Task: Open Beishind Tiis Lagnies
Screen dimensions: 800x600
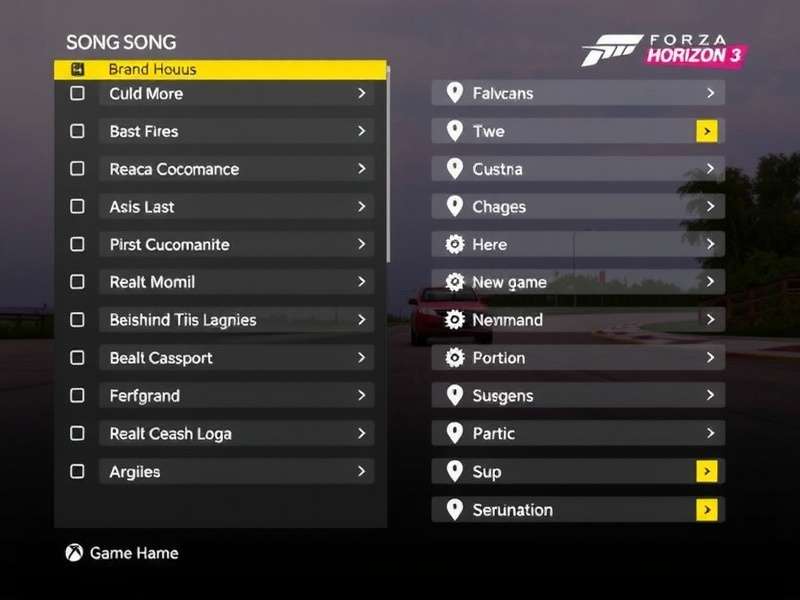Action: 236,320
